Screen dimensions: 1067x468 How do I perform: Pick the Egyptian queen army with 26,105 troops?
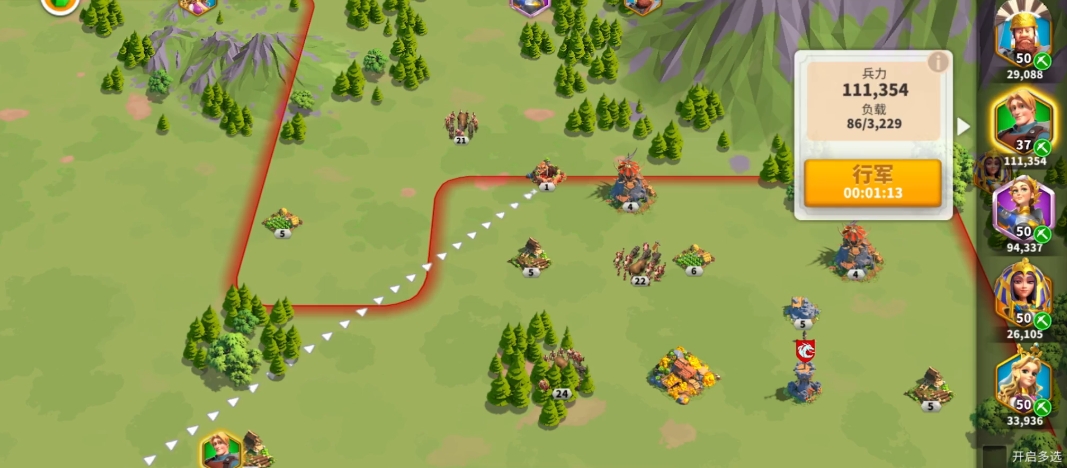[x=1023, y=295]
